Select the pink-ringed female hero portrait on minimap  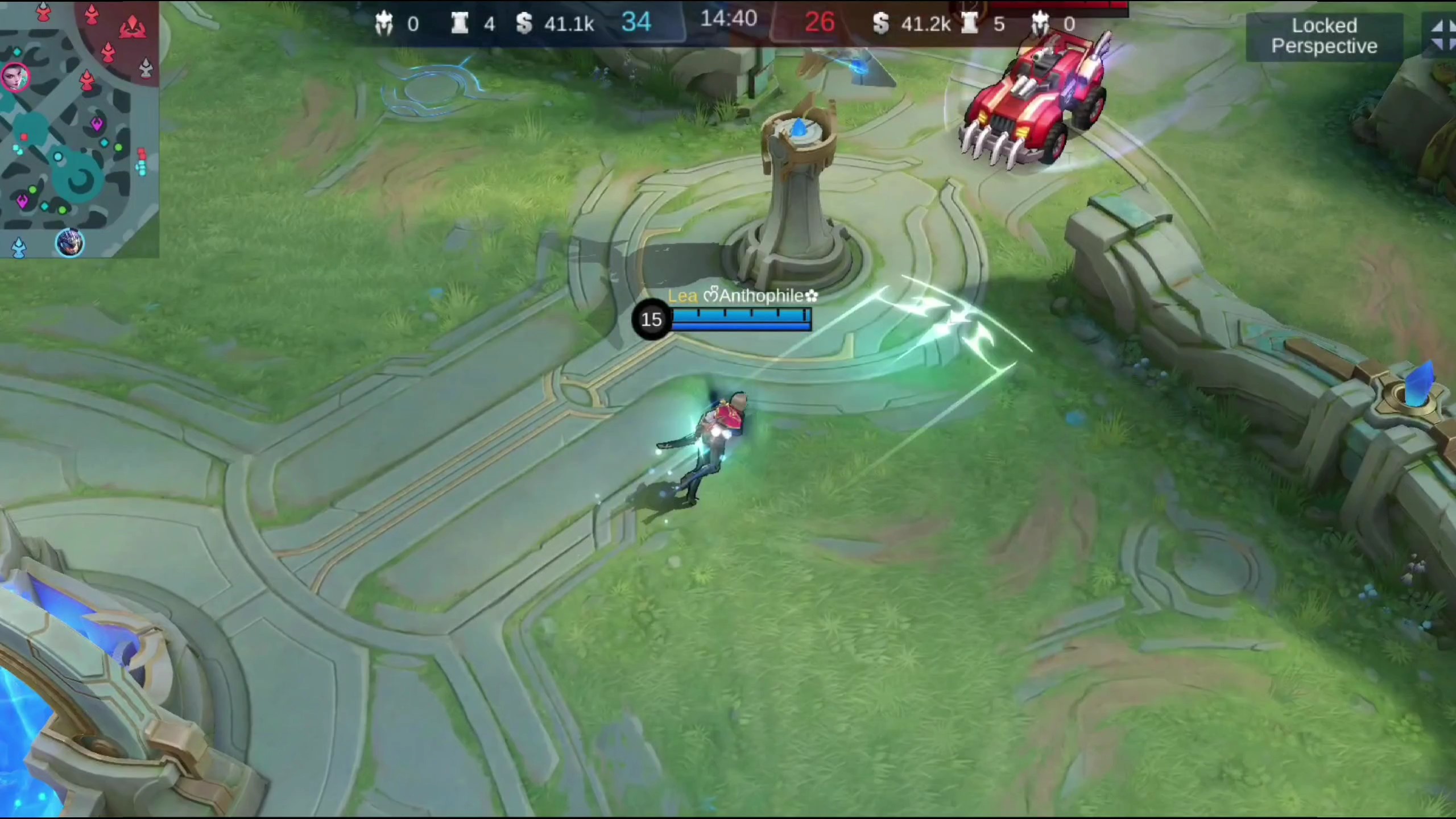click(x=14, y=77)
